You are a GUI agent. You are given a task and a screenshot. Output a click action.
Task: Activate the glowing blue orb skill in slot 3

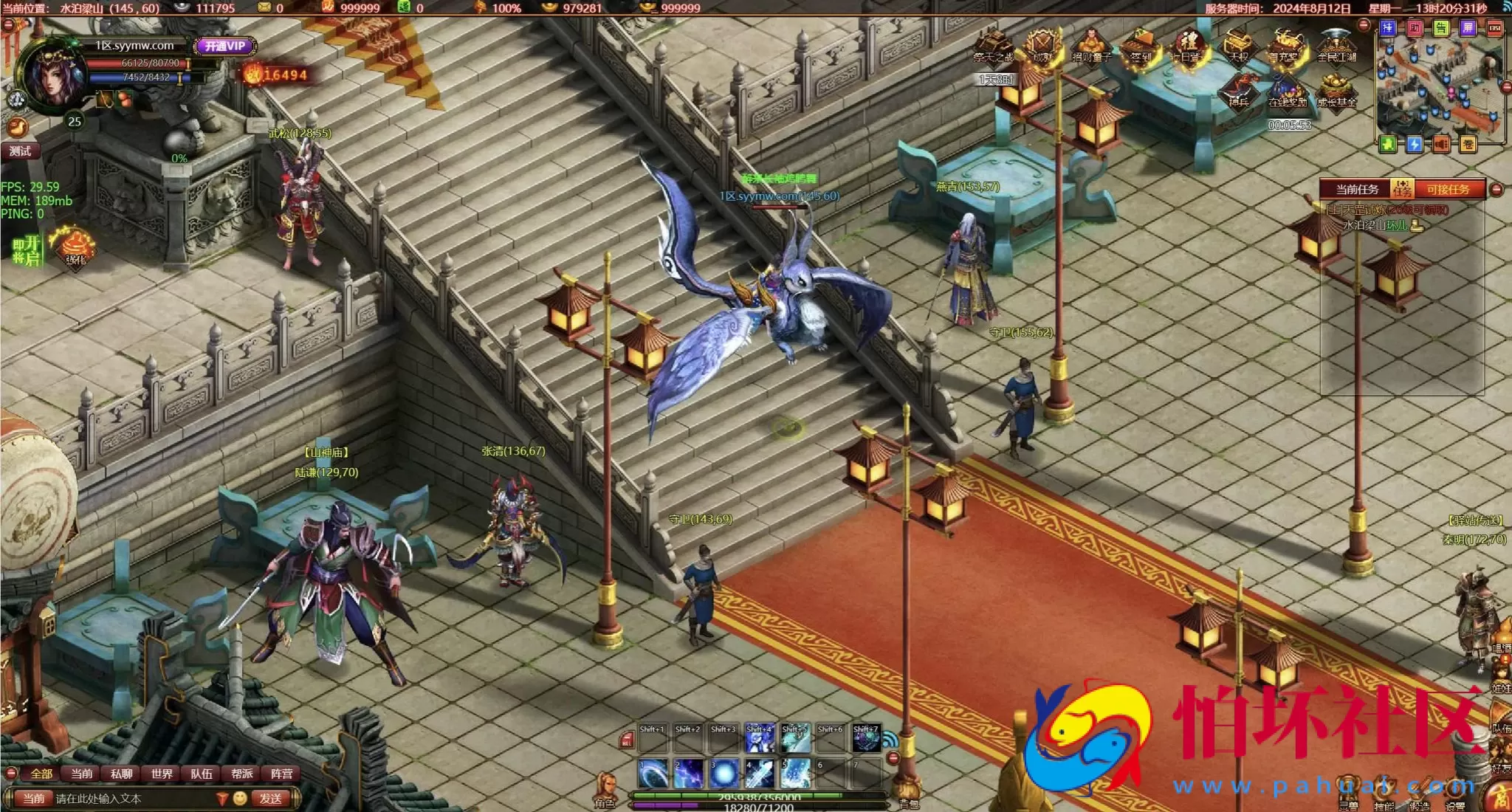(724, 774)
